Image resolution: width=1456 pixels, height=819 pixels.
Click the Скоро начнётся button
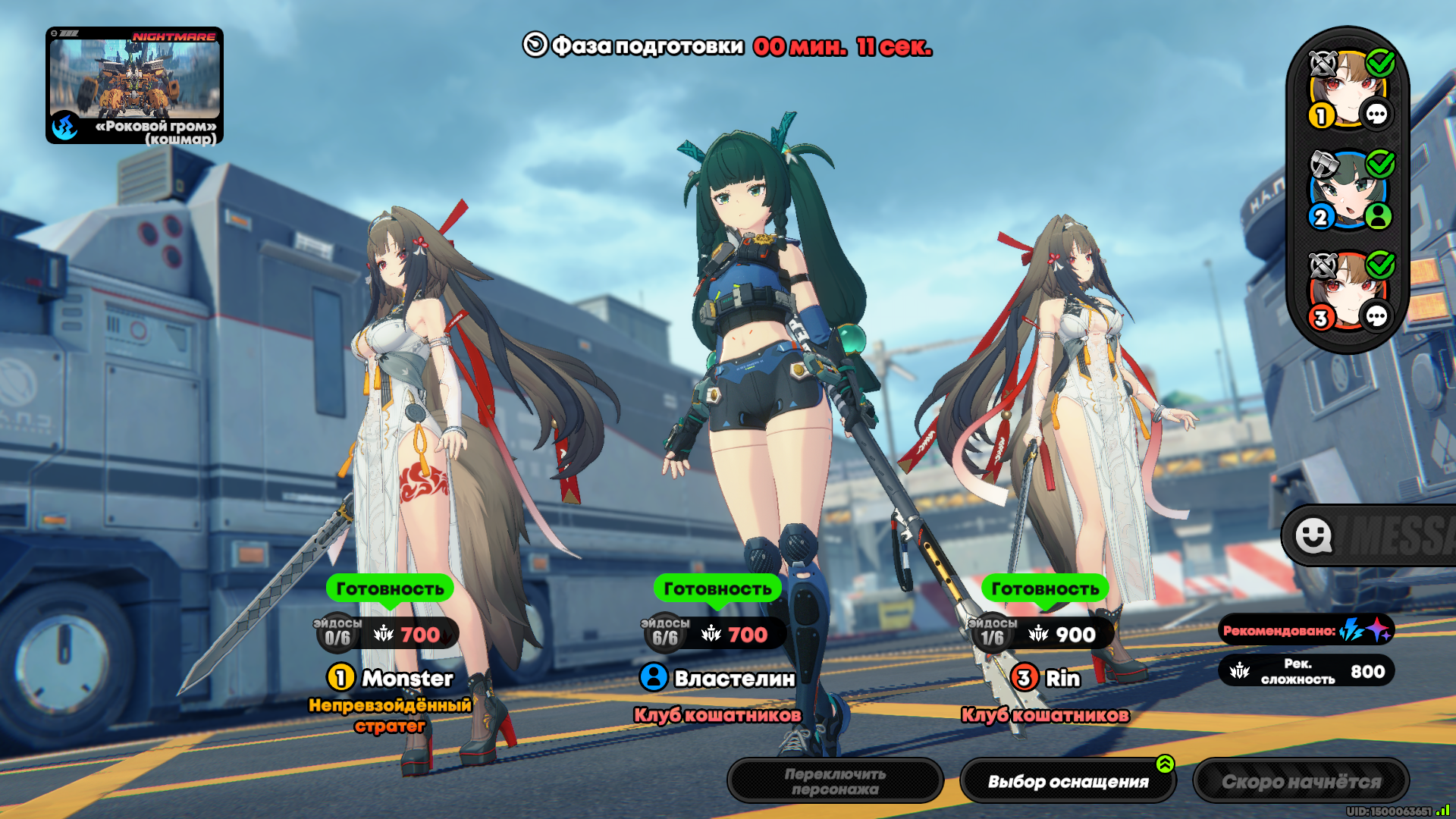coord(1301,781)
